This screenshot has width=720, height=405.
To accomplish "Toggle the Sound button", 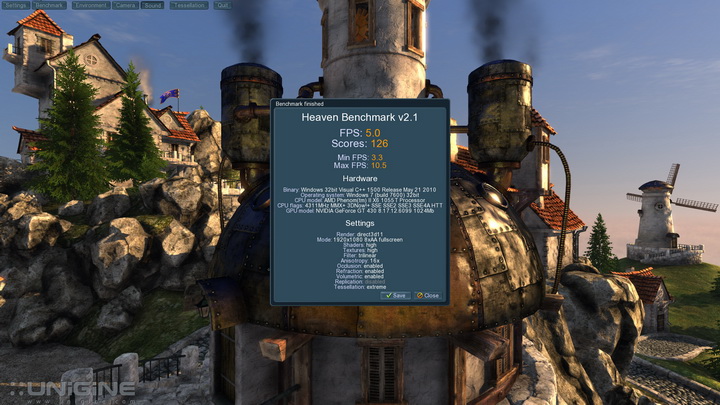I will point(152,5).
